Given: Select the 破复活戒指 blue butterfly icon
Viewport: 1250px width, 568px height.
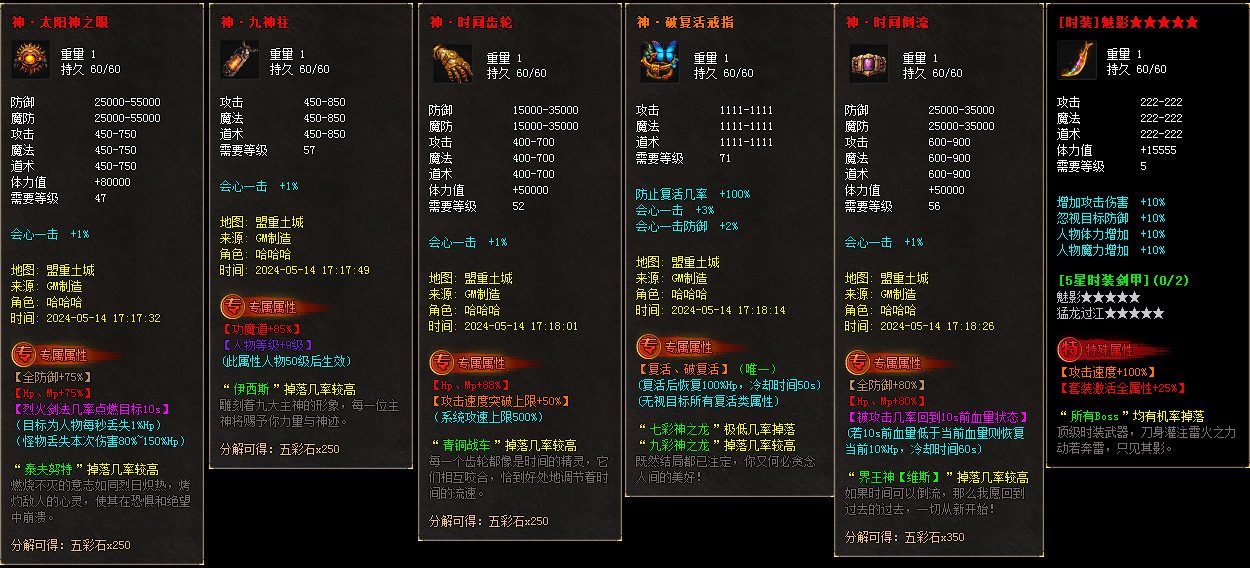Looking at the screenshot, I should pyautogui.click(x=659, y=61).
